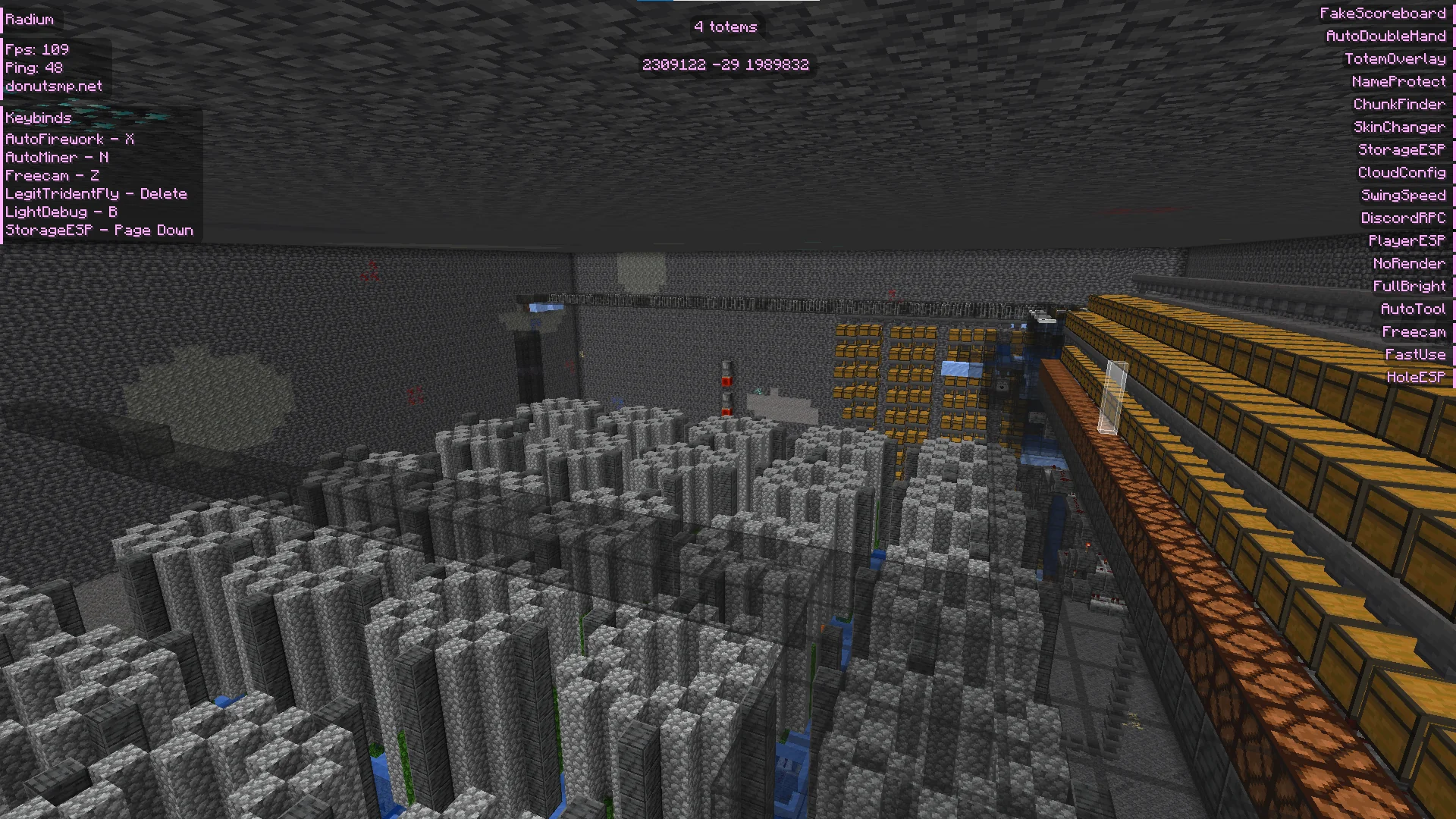Open the AutoMiner keybind entry
The width and height of the screenshot is (1456, 819).
57,157
